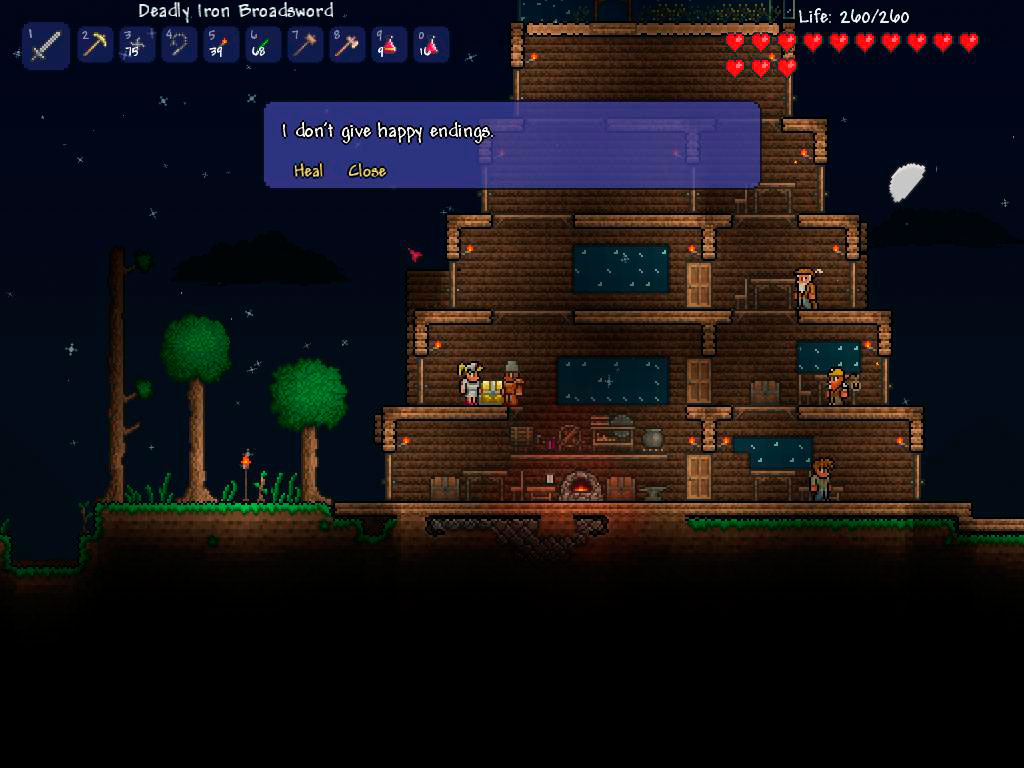Select the green glowstick stack of 68
The image size is (1024, 768).
[263, 45]
